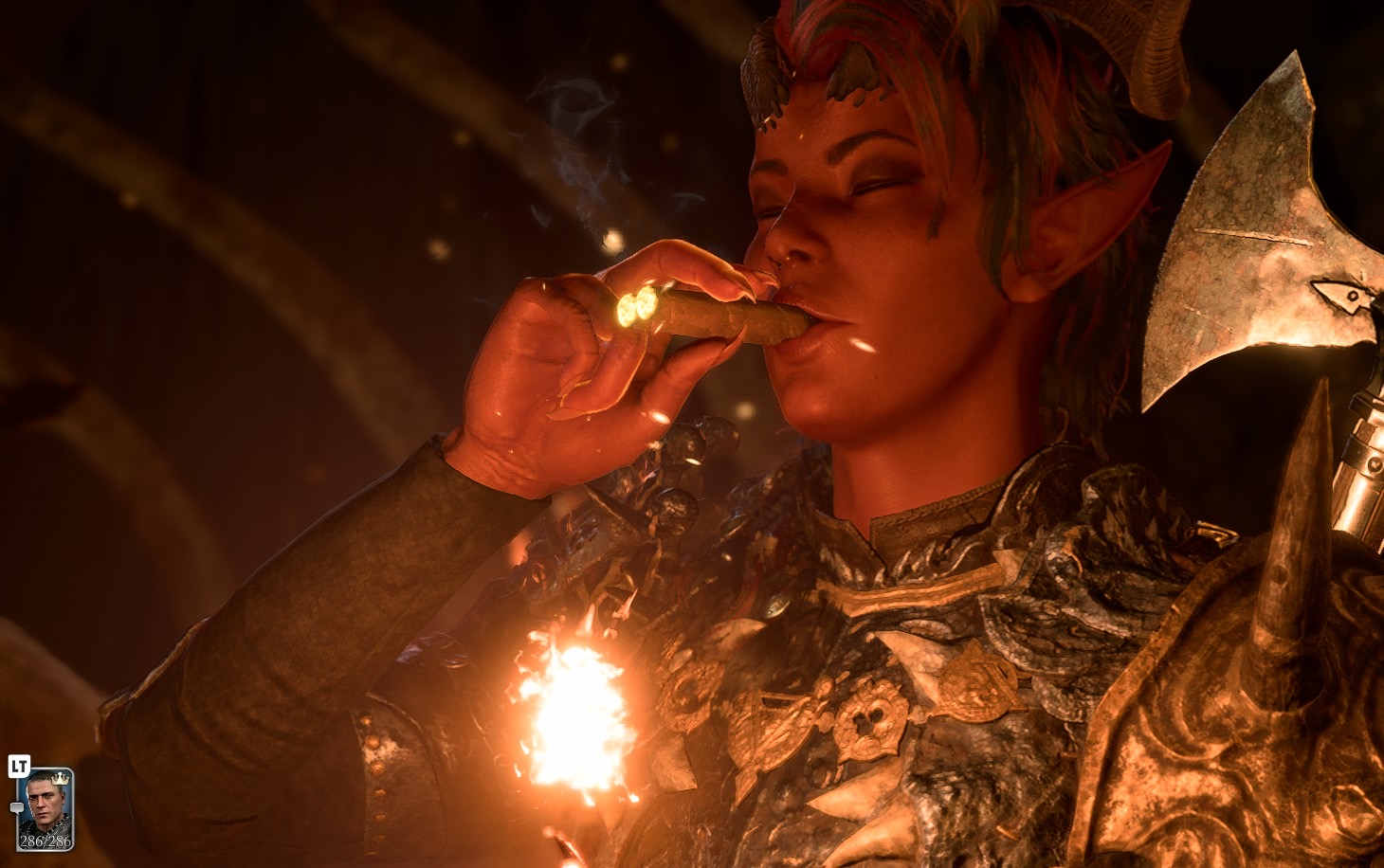Image resolution: width=1384 pixels, height=868 pixels.
Task: Select the crowned party member portrait
Action: click(x=45, y=807)
